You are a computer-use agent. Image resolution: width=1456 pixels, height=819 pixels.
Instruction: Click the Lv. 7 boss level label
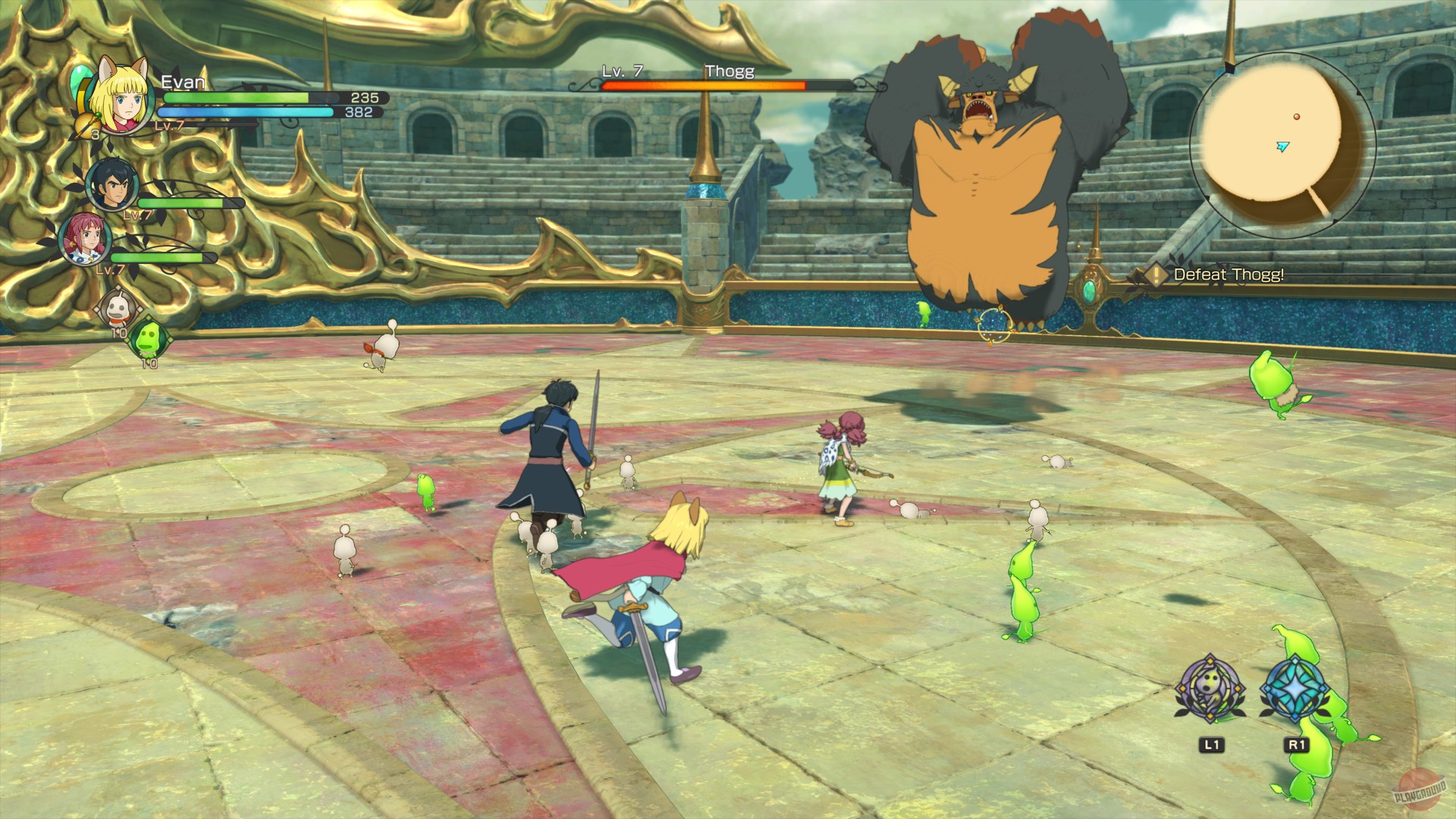(623, 71)
